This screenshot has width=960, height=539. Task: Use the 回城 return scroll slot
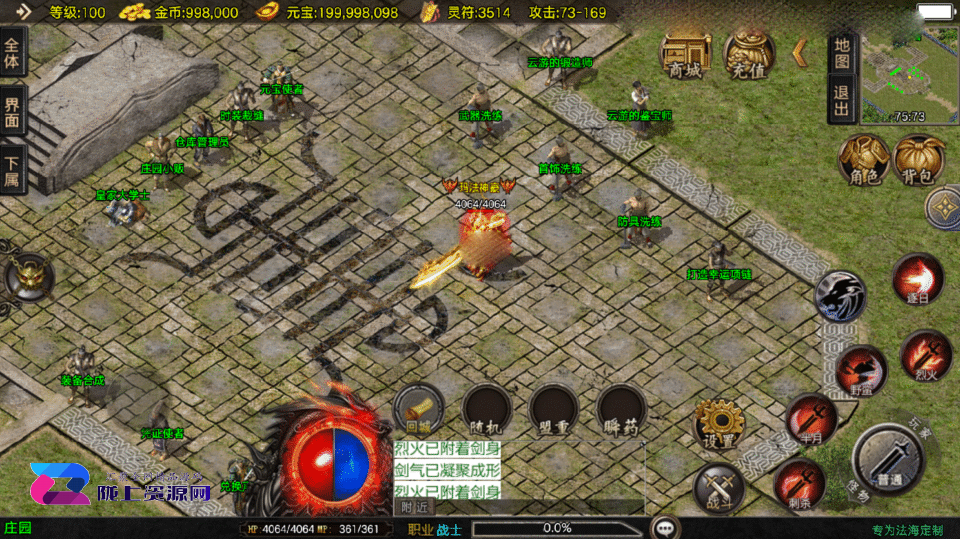pyautogui.click(x=418, y=409)
